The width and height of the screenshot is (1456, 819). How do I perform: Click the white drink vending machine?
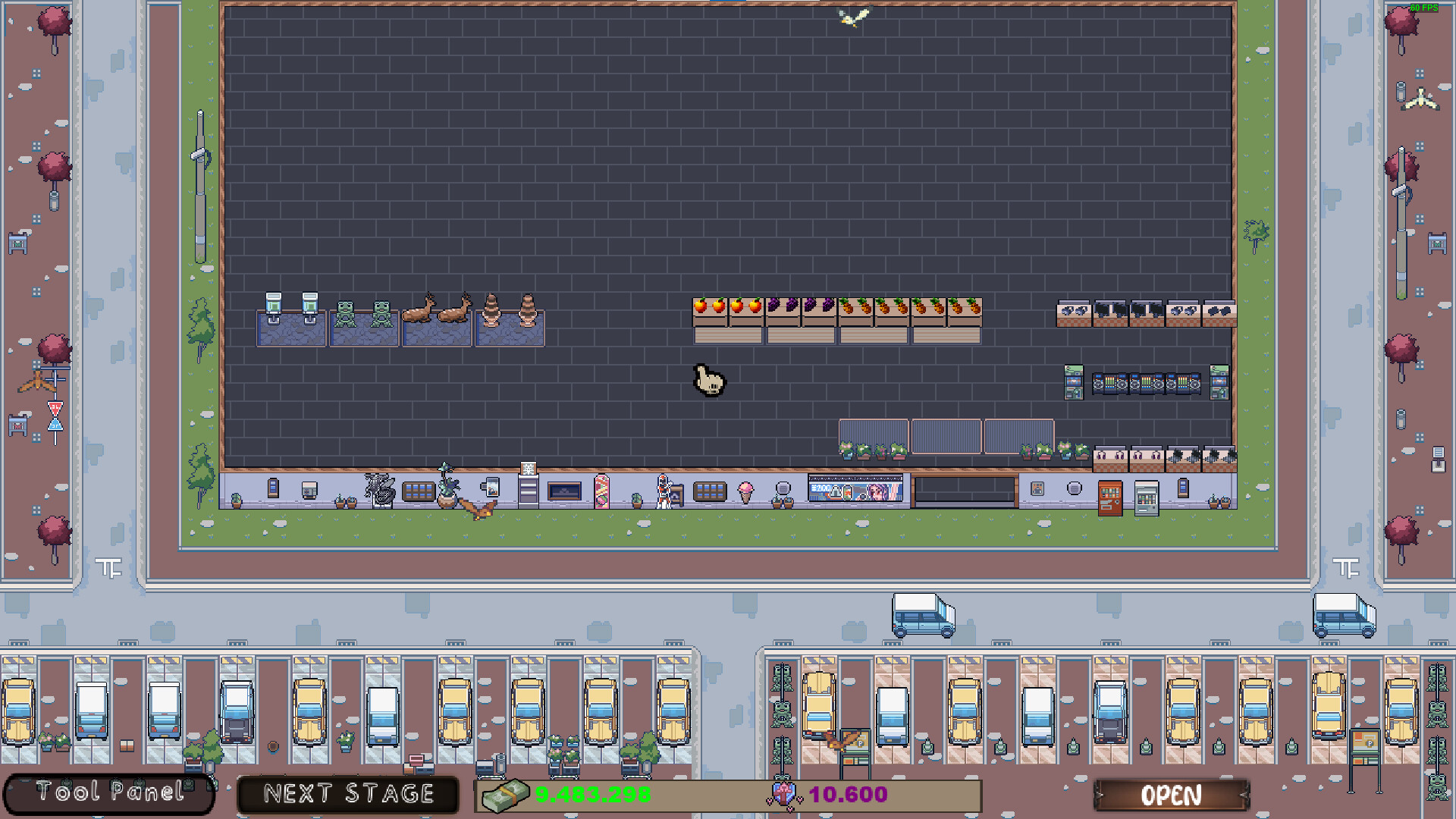[x=1146, y=499]
